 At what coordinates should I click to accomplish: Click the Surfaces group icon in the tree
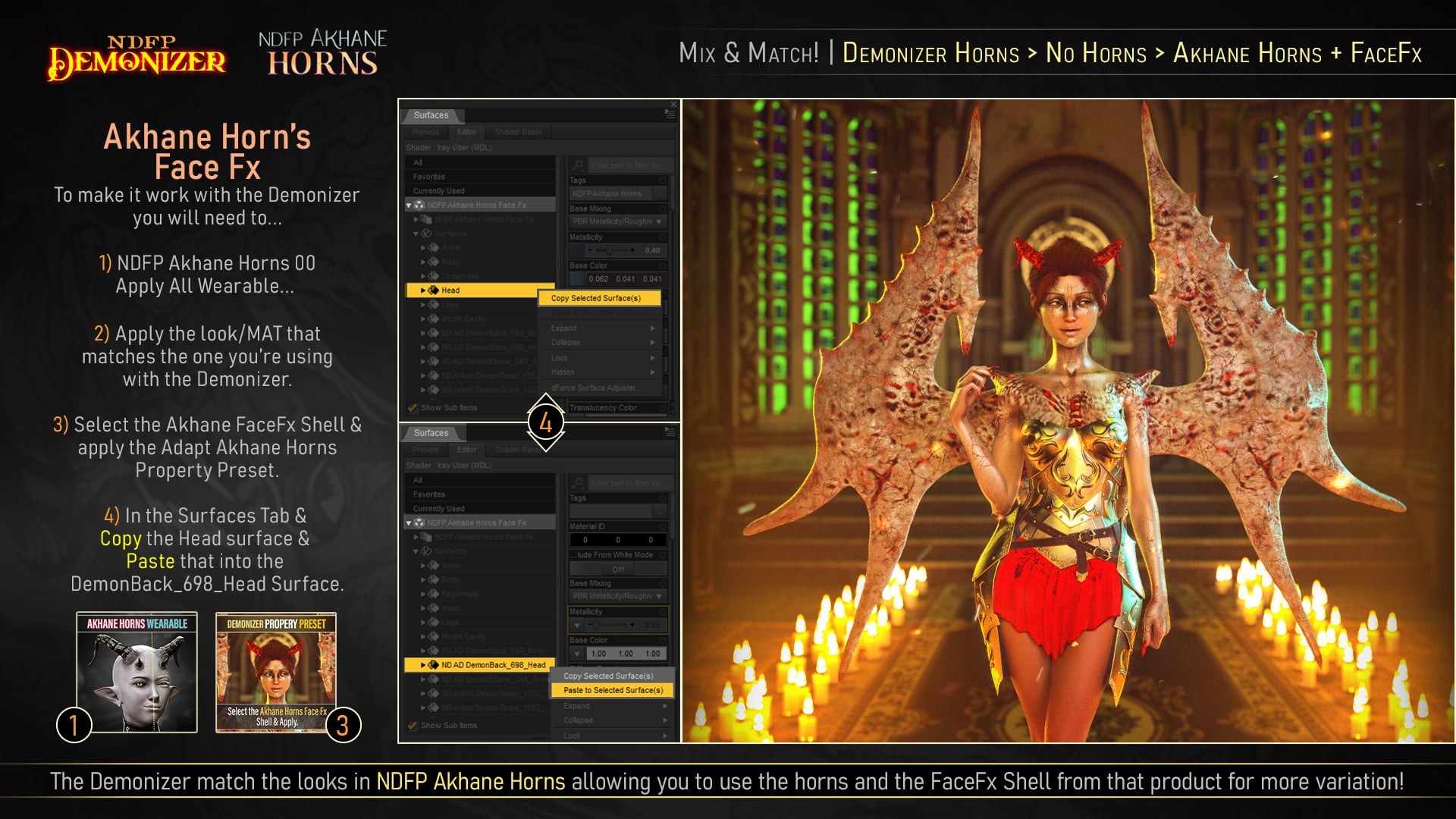click(x=427, y=234)
